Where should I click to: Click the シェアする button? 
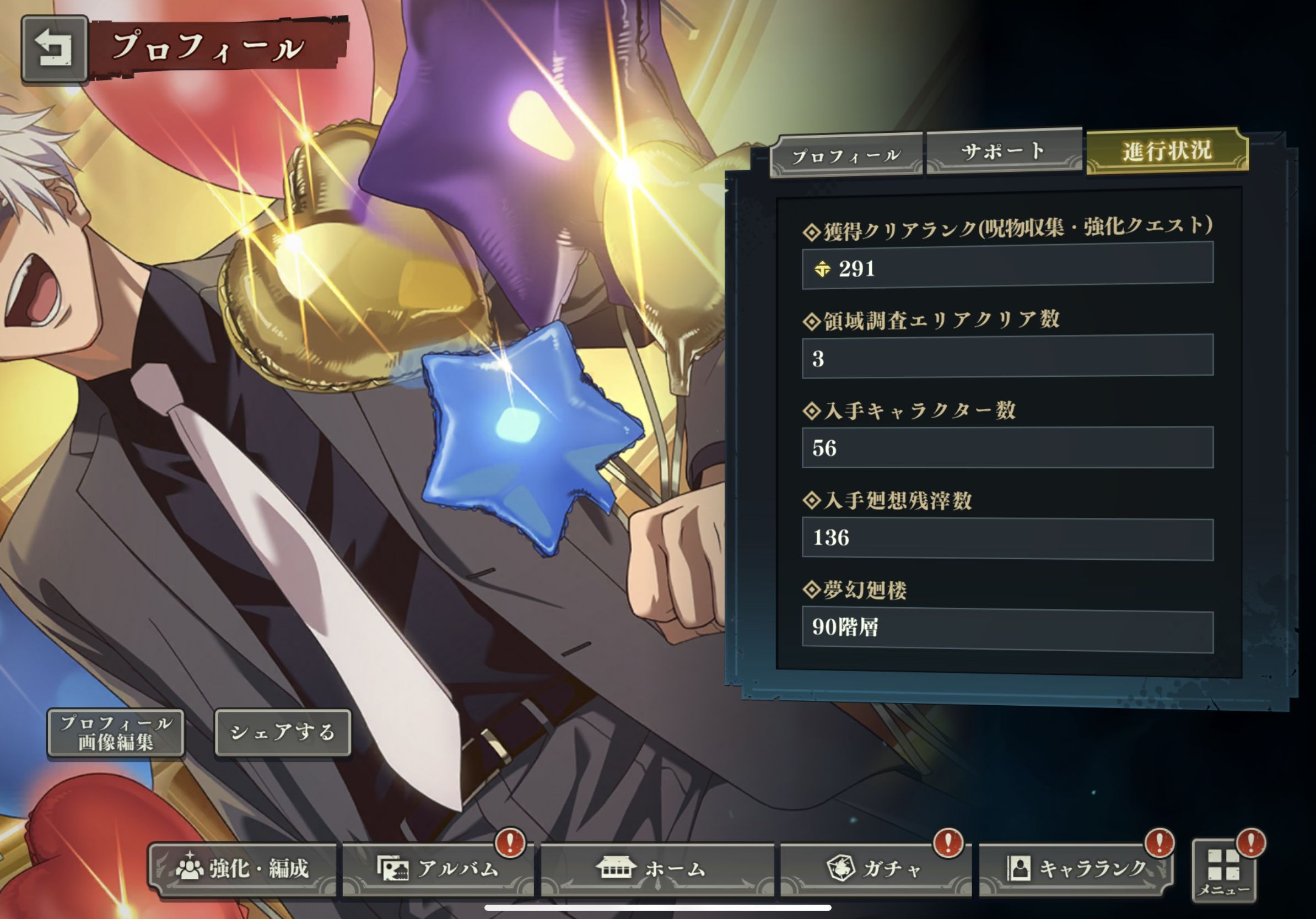(282, 732)
